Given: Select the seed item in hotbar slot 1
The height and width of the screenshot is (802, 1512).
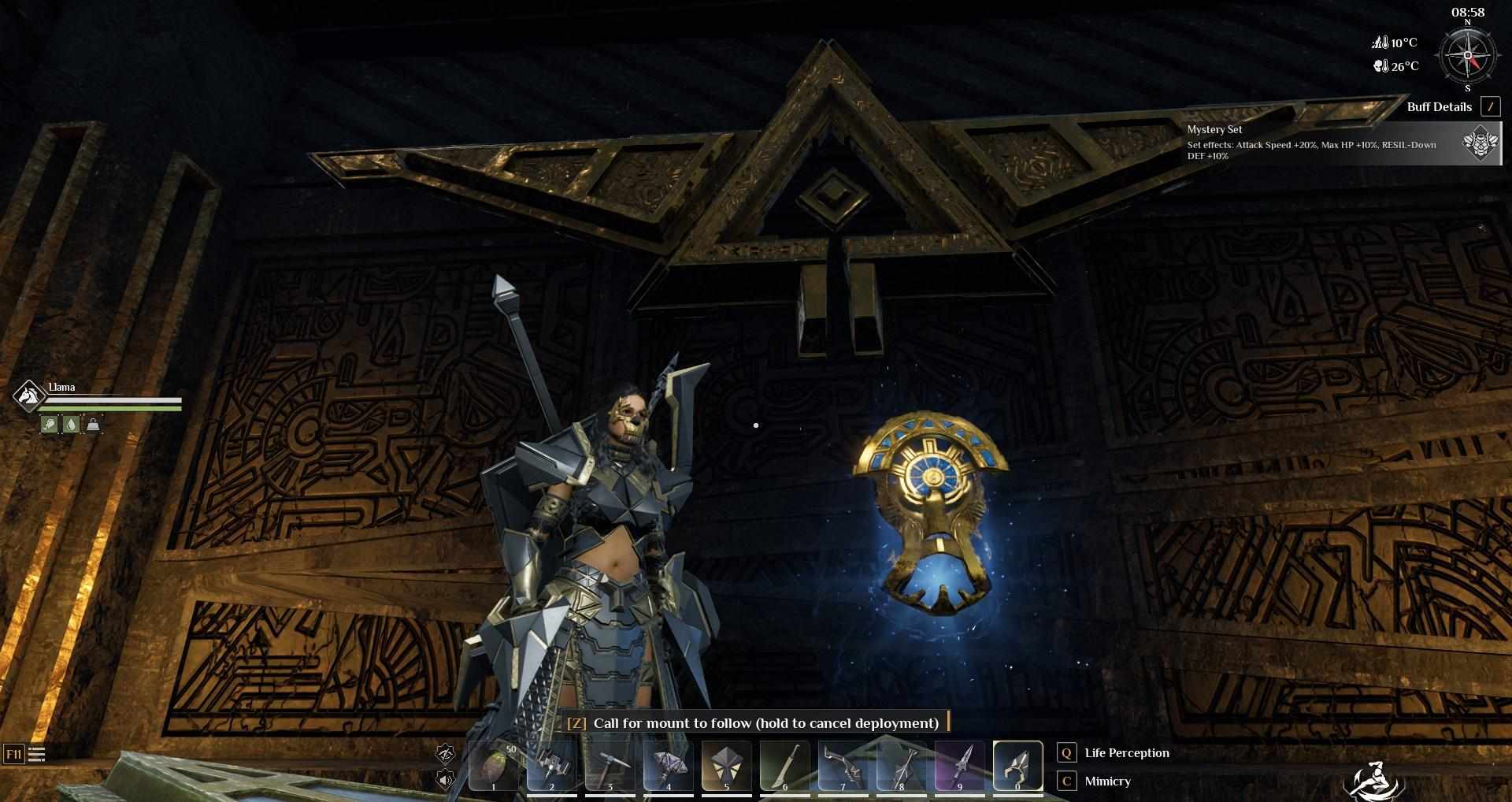Looking at the screenshot, I should point(494,765).
